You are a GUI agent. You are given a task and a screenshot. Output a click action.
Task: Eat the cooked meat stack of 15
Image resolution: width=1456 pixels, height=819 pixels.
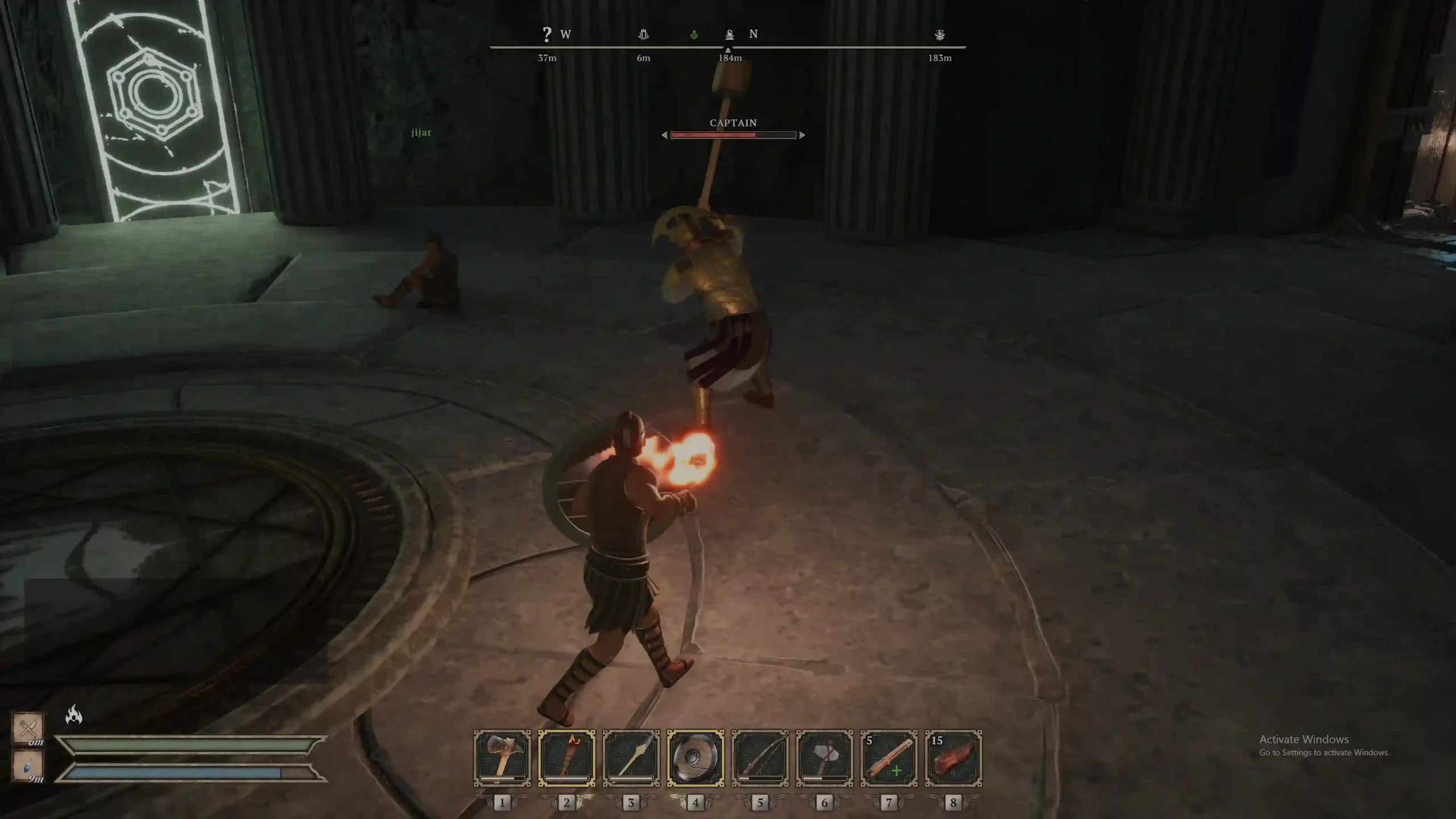pos(953,758)
